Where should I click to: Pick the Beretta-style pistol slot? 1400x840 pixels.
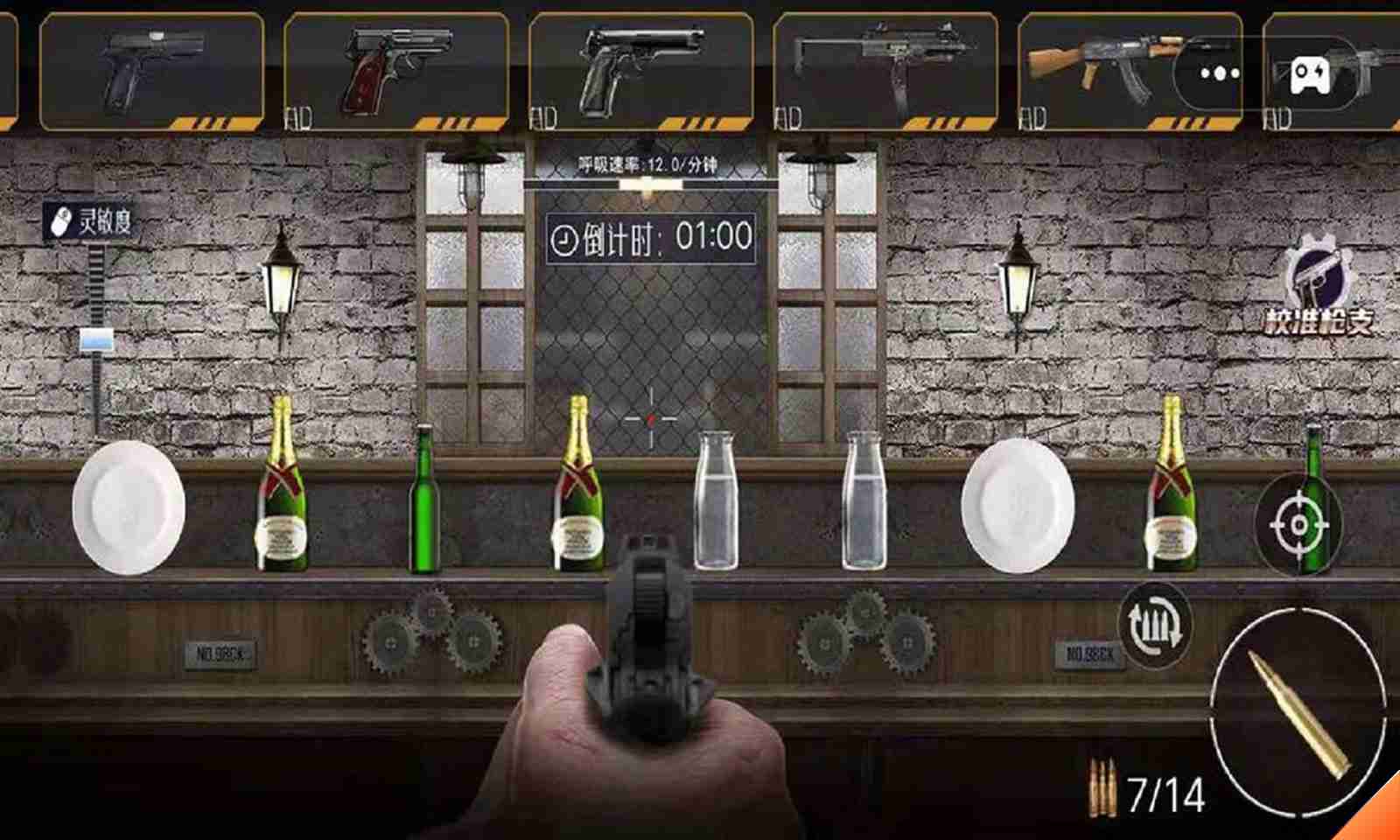point(640,71)
